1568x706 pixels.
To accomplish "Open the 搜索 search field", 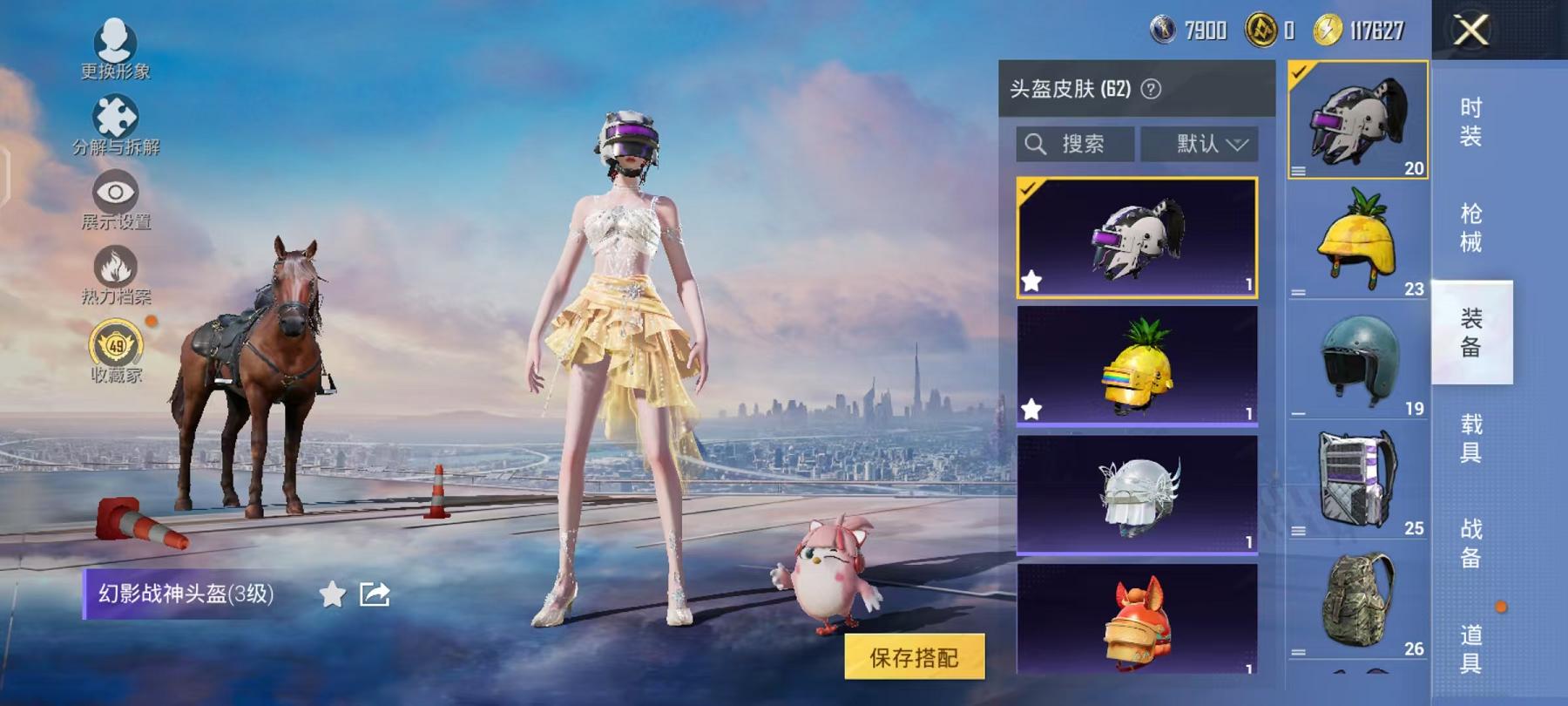I will 1073,145.
